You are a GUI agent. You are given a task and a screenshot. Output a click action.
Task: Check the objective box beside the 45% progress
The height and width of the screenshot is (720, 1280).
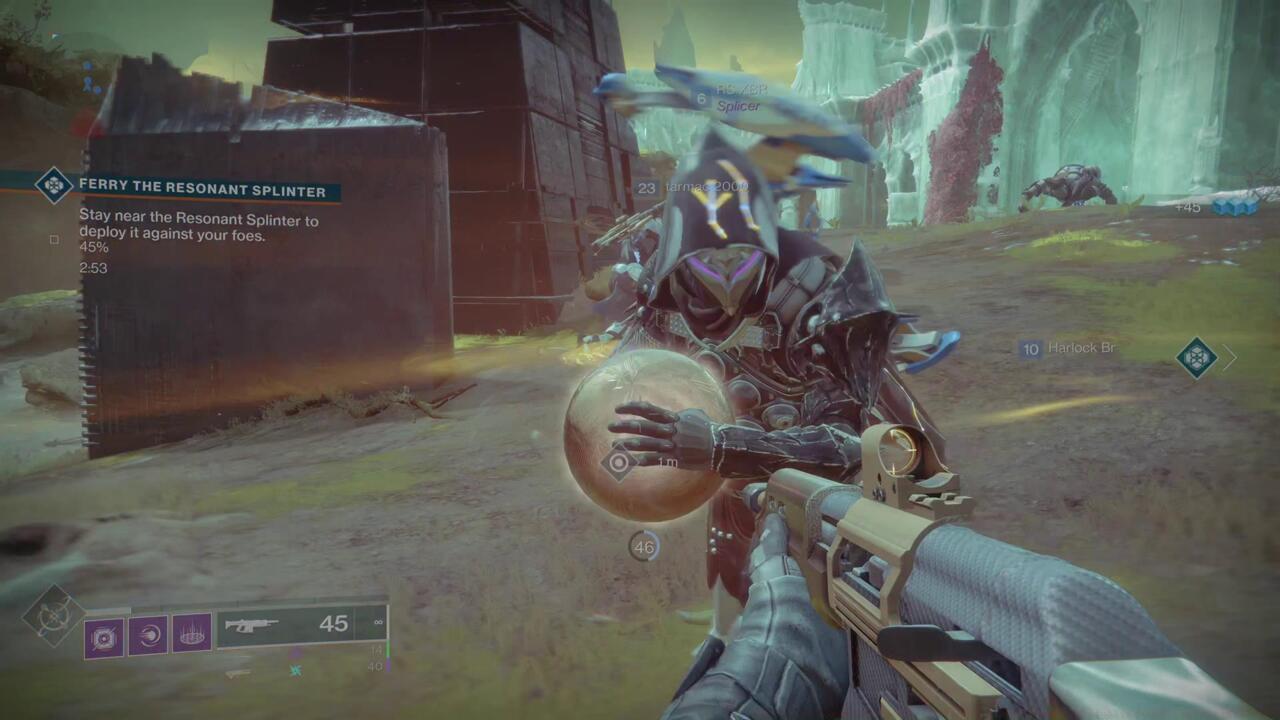click(53, 239)
